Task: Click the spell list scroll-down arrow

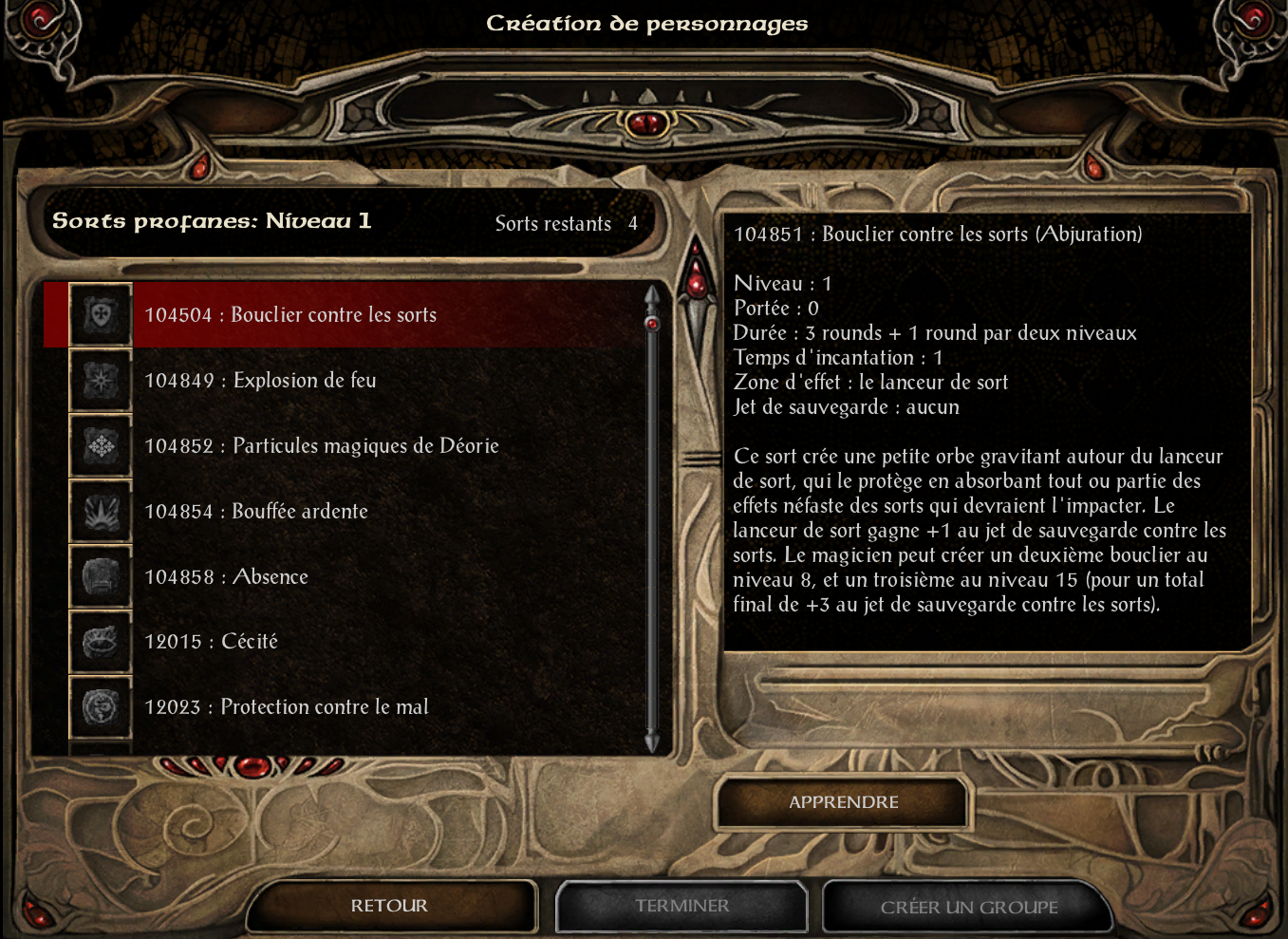Action: [x=652, y=742]
